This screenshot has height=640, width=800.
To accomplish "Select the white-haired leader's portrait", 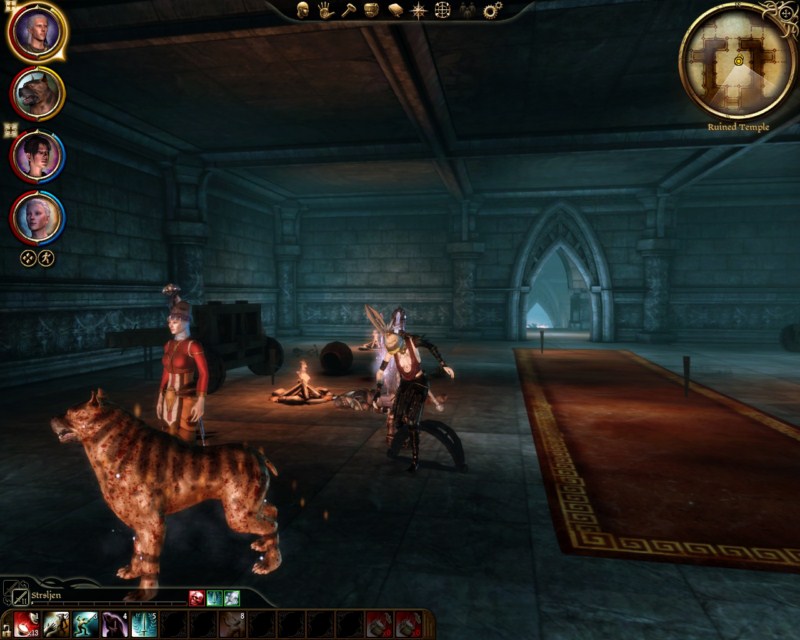I will 37,32.
